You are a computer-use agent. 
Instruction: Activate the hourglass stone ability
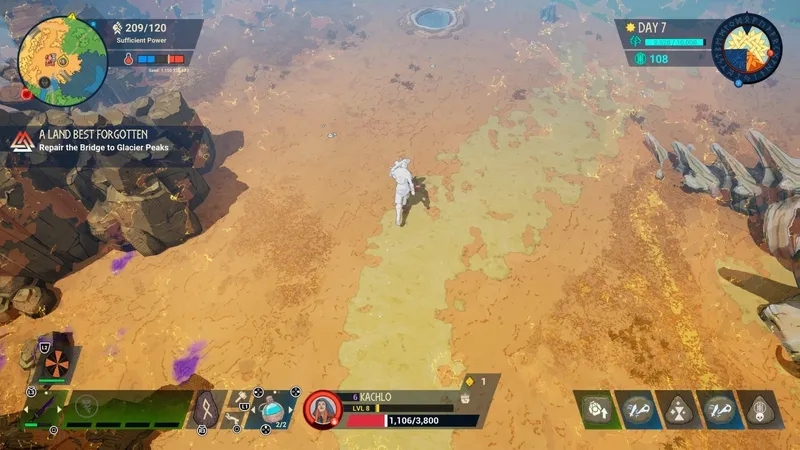point(679,410)
